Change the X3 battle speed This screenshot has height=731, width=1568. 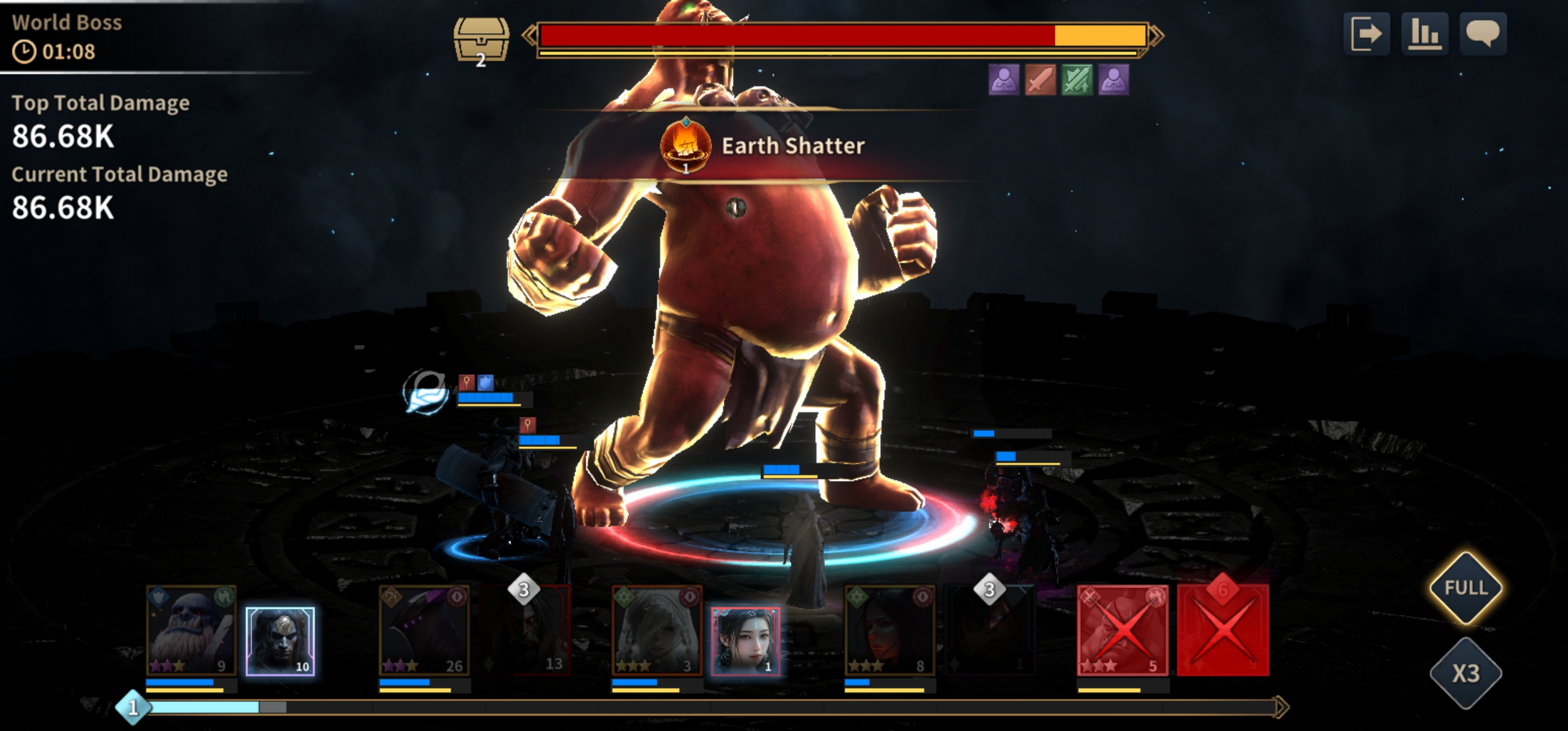pos(1466,673)
